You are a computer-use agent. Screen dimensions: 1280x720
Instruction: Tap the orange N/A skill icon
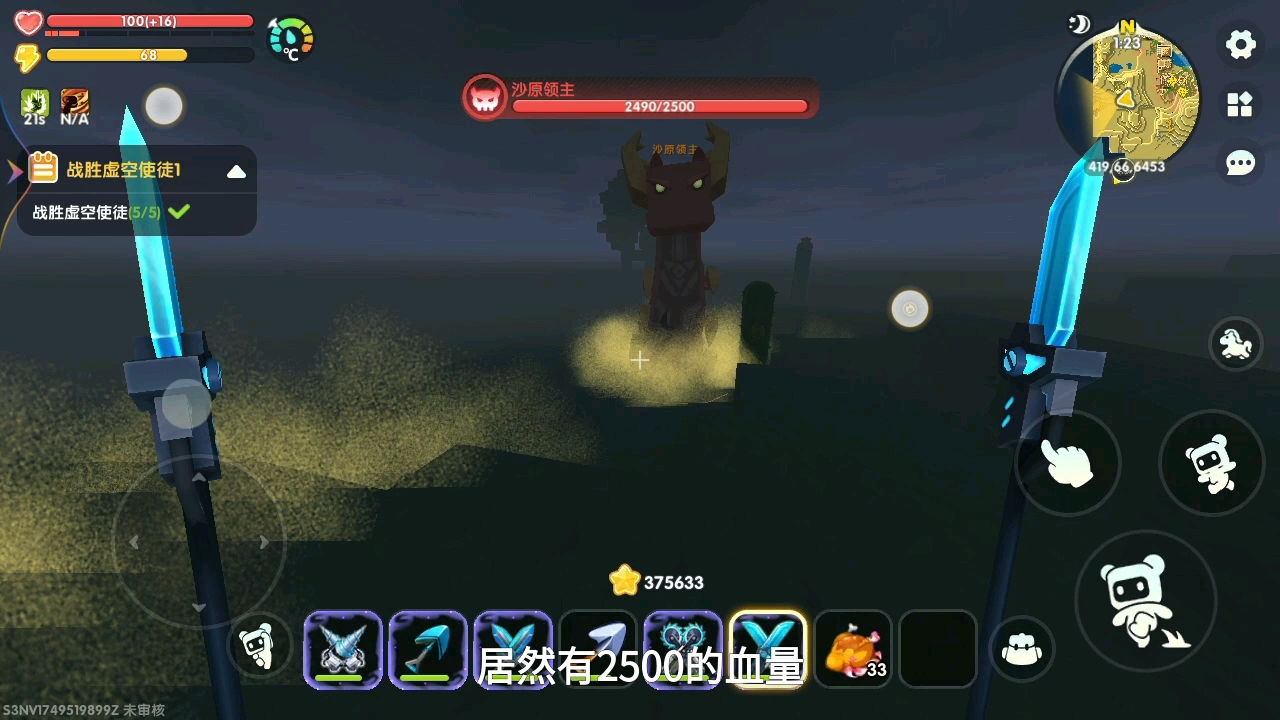pos(74,106)
